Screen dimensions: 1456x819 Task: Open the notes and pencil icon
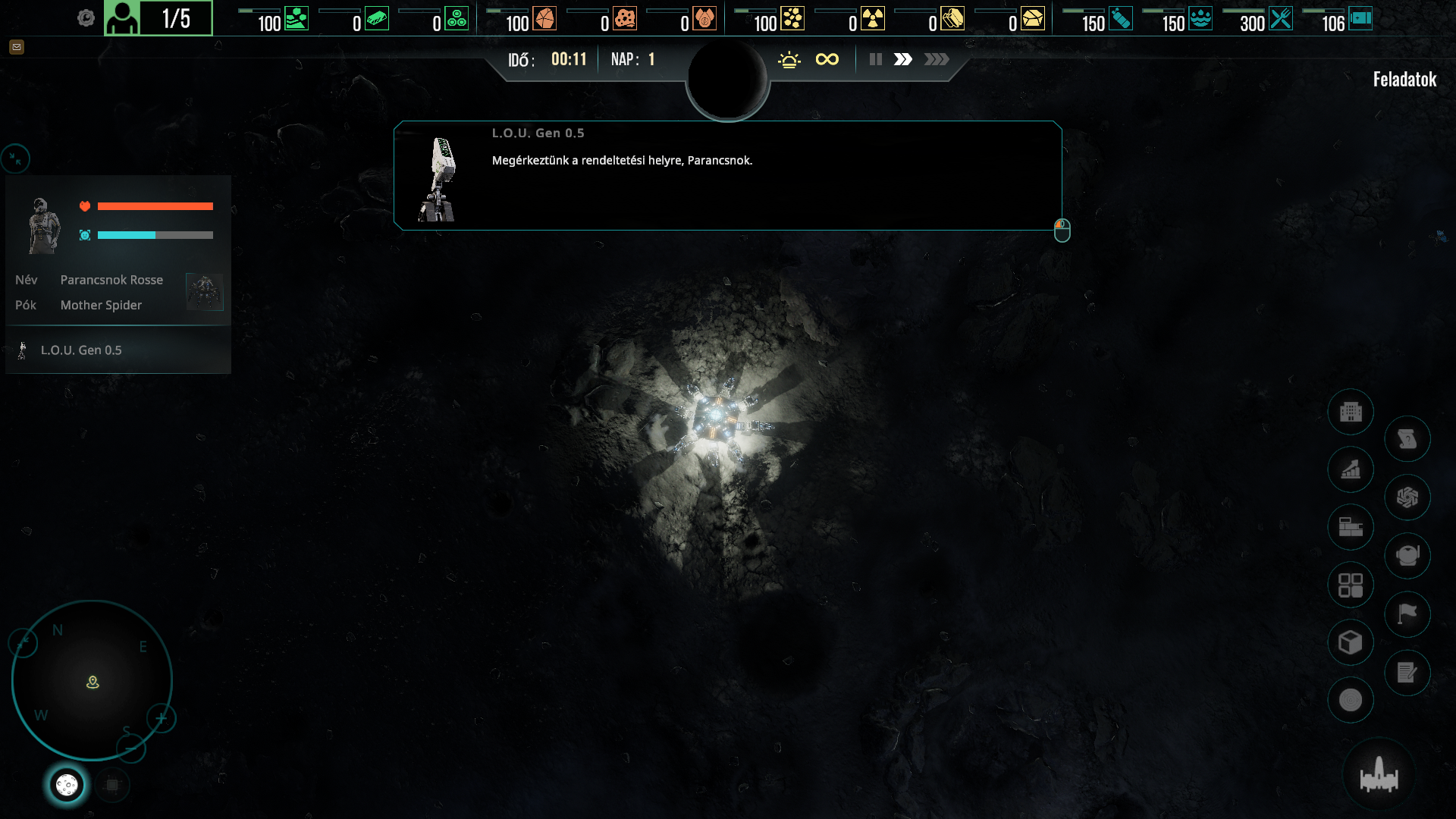pos(1407,673)
